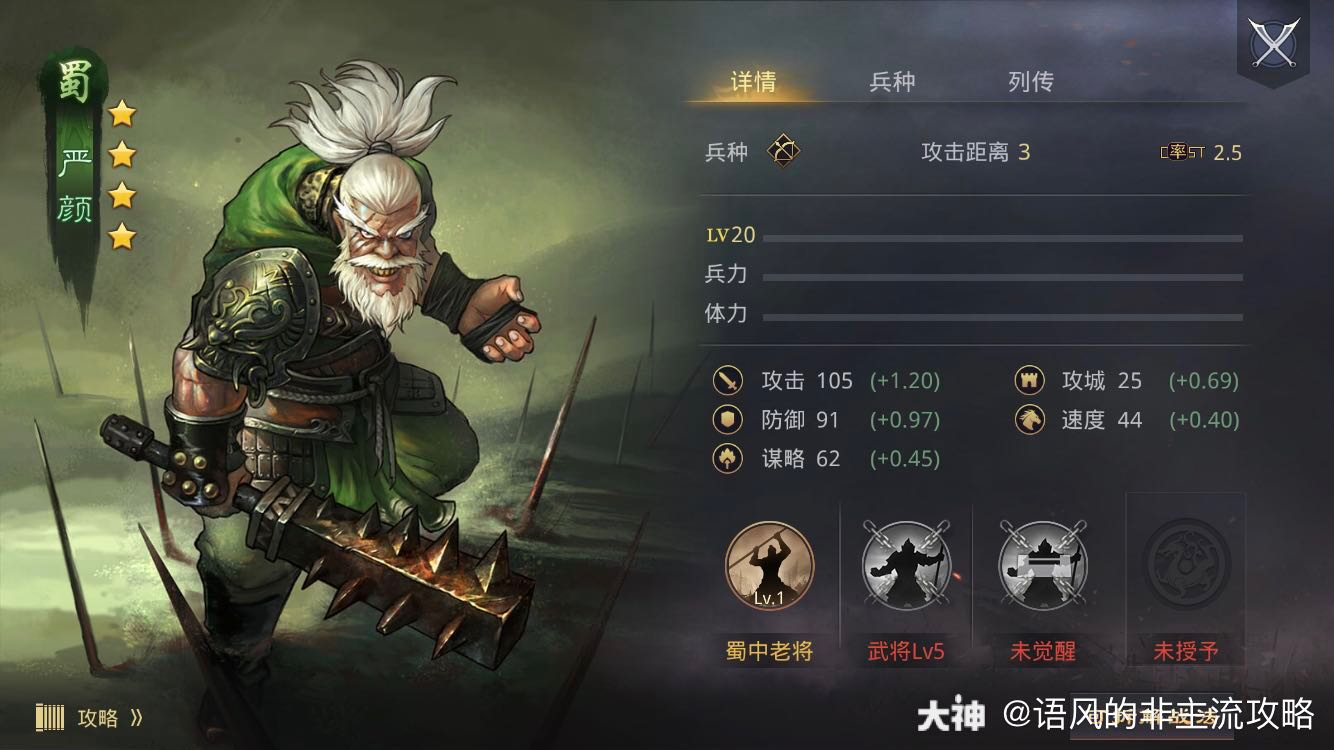Open the 列传 biography tab
This screenshot has width=1334, height=750.
[1031, 82]
